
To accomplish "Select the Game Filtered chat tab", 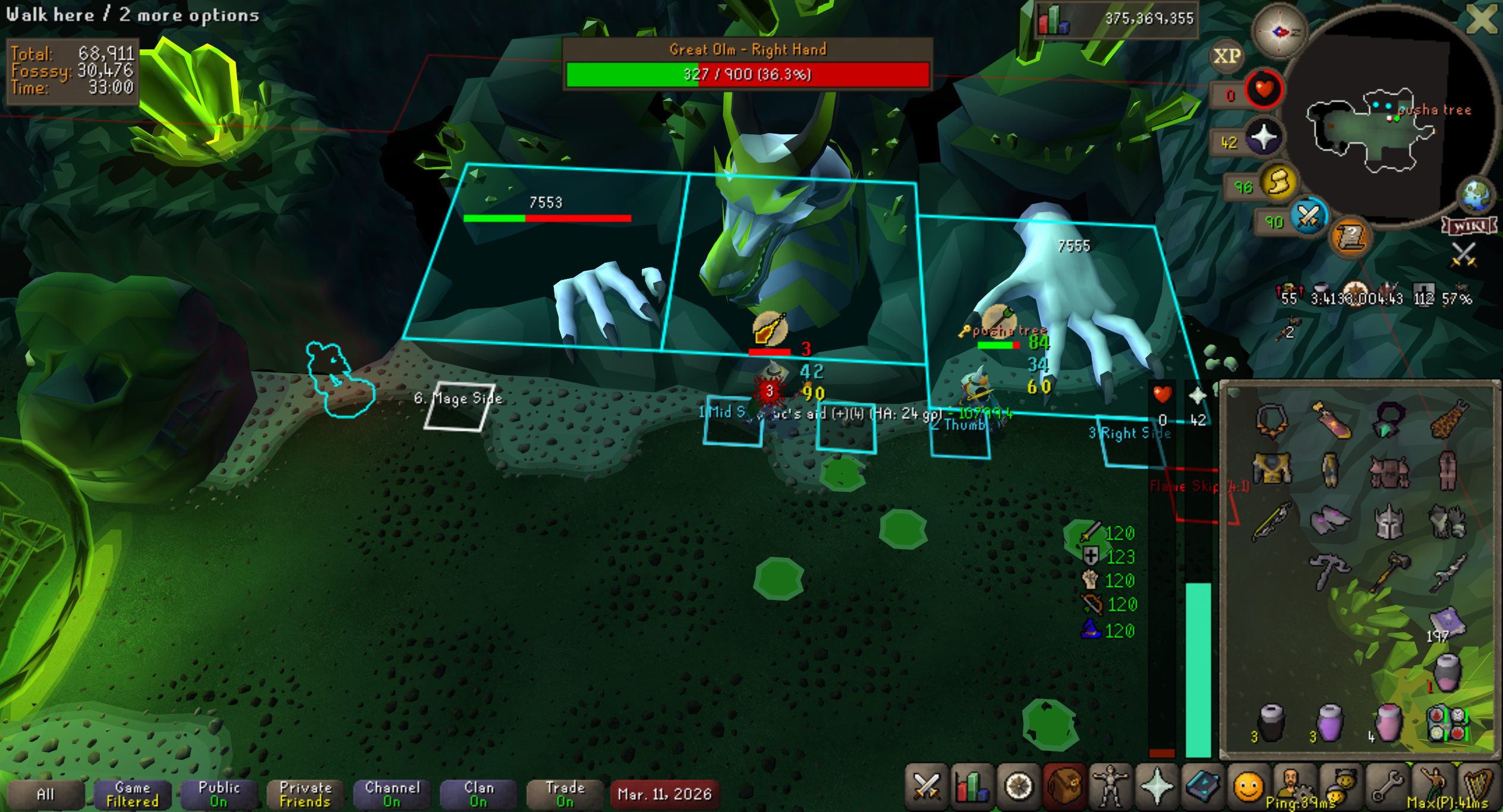I will point(133,794).
